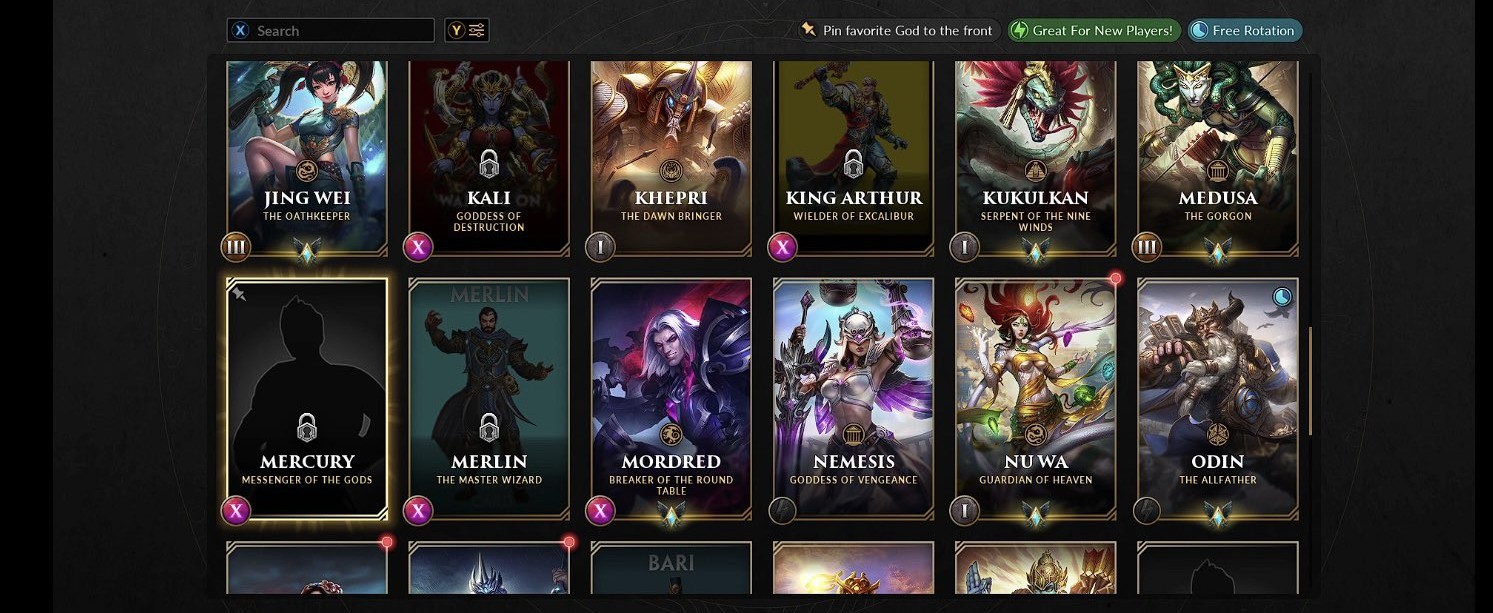Select the Nemesis god card
Screen dimensions: 1493x613
[x=853, y=398]
